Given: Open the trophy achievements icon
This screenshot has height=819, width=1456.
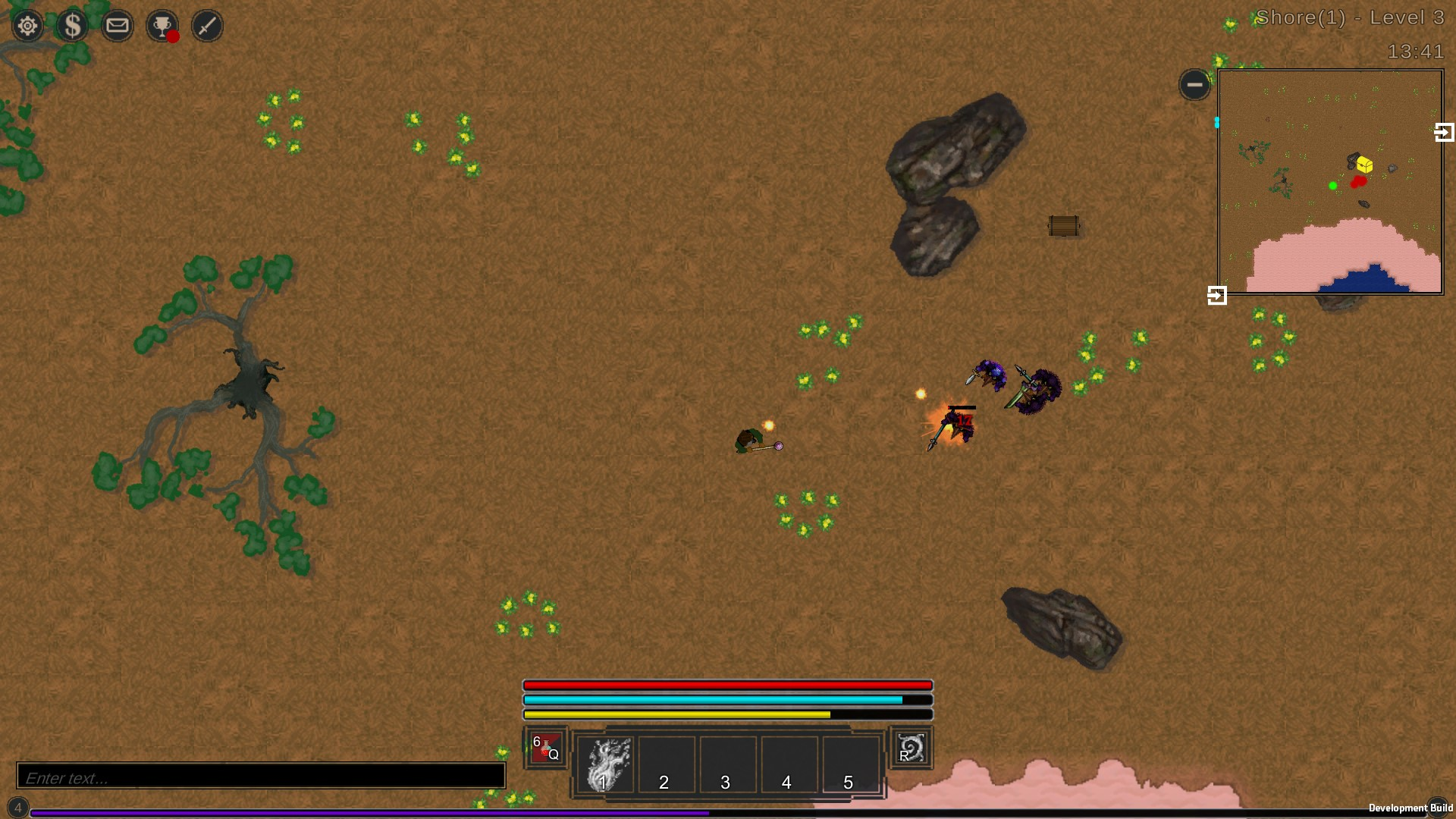Looking at the screenshot, I should pyautogui.click(x=162, y=26).
